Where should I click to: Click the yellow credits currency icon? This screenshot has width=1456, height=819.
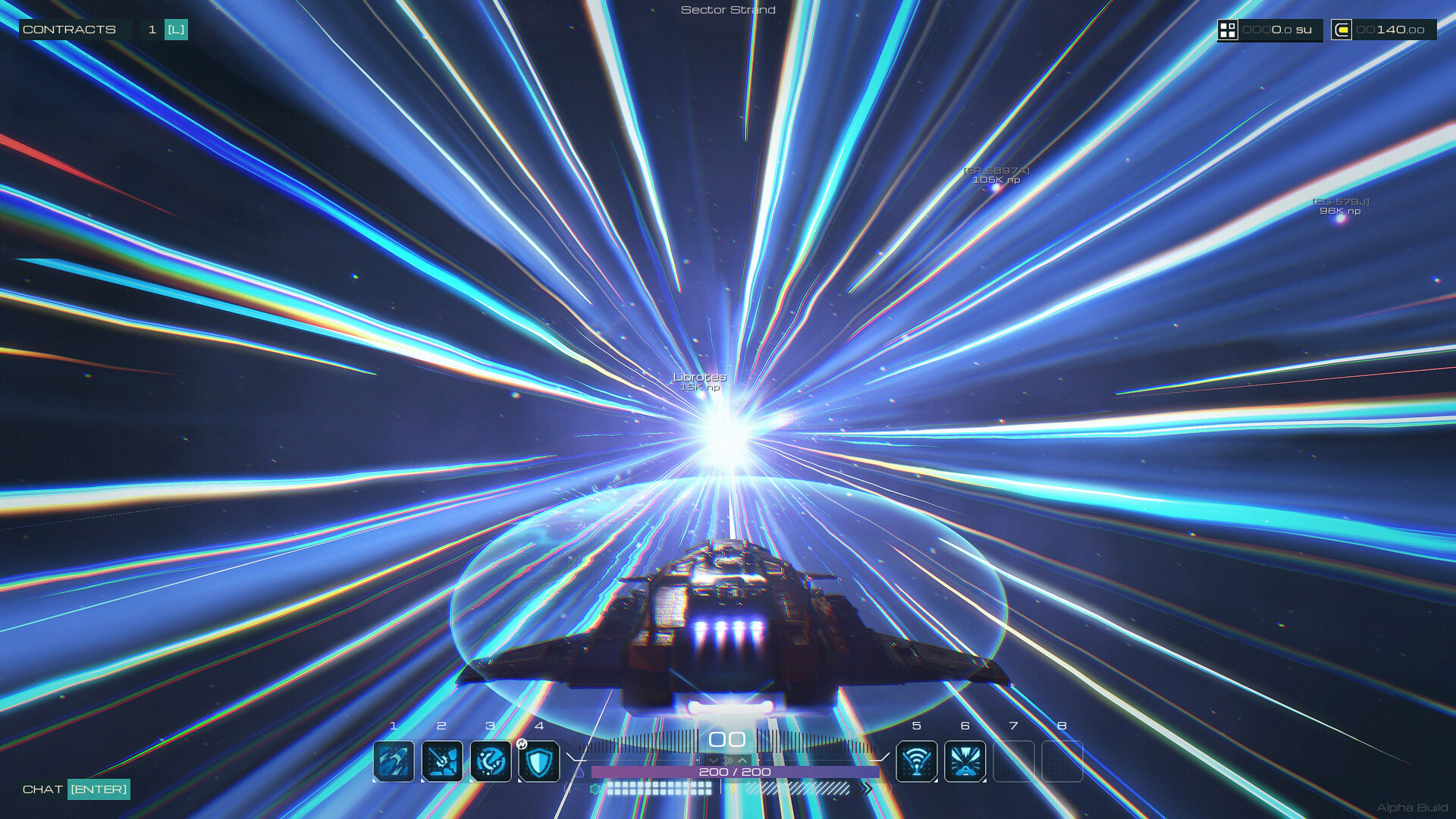pos(1341,30)
